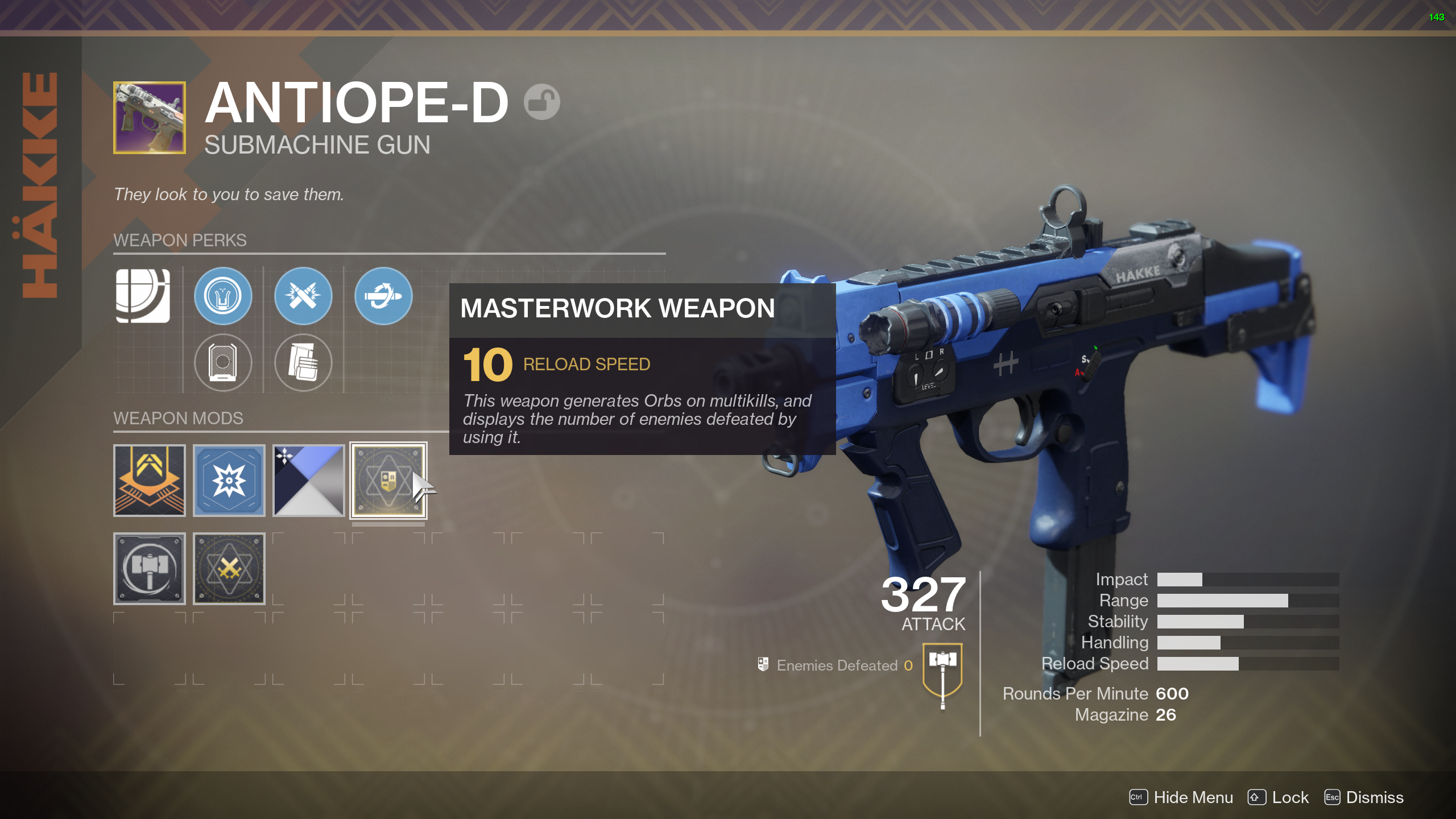This screenshot has height=819, width=1456.
Task: Select the grey hammer tracker mod slot
Action: tap(150, 568)
